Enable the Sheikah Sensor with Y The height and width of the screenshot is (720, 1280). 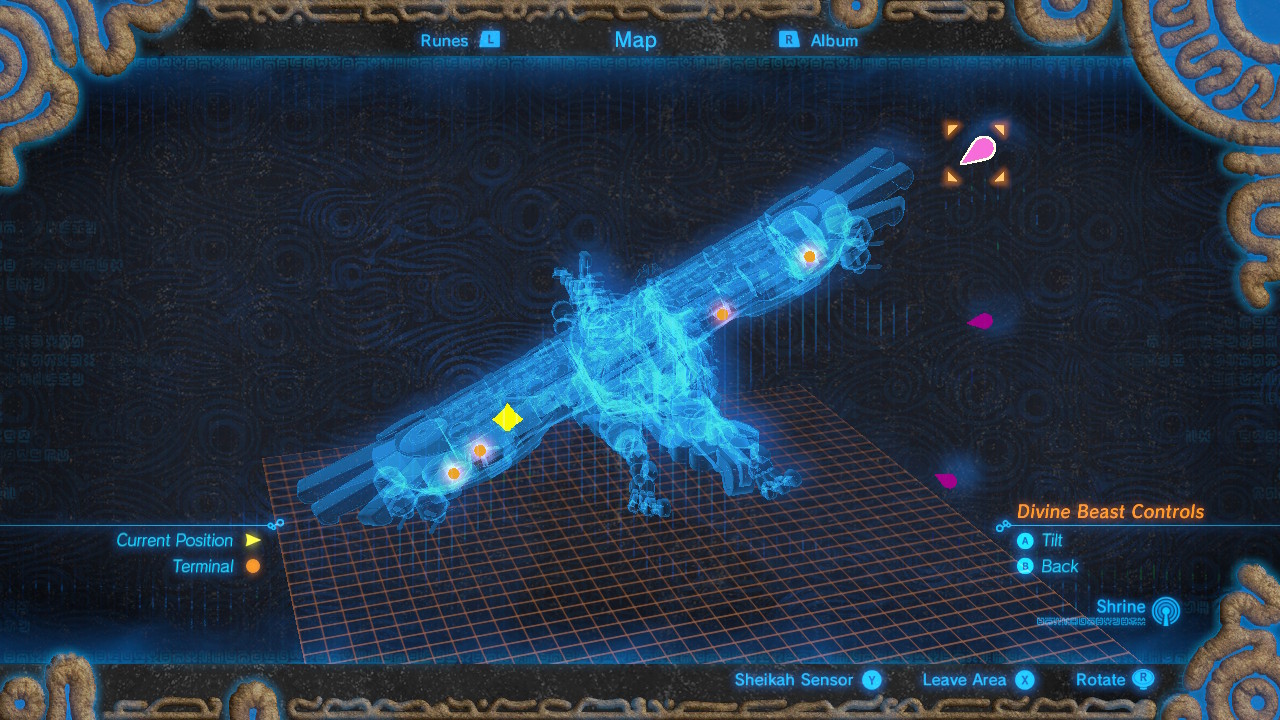[x=872, y=679]
